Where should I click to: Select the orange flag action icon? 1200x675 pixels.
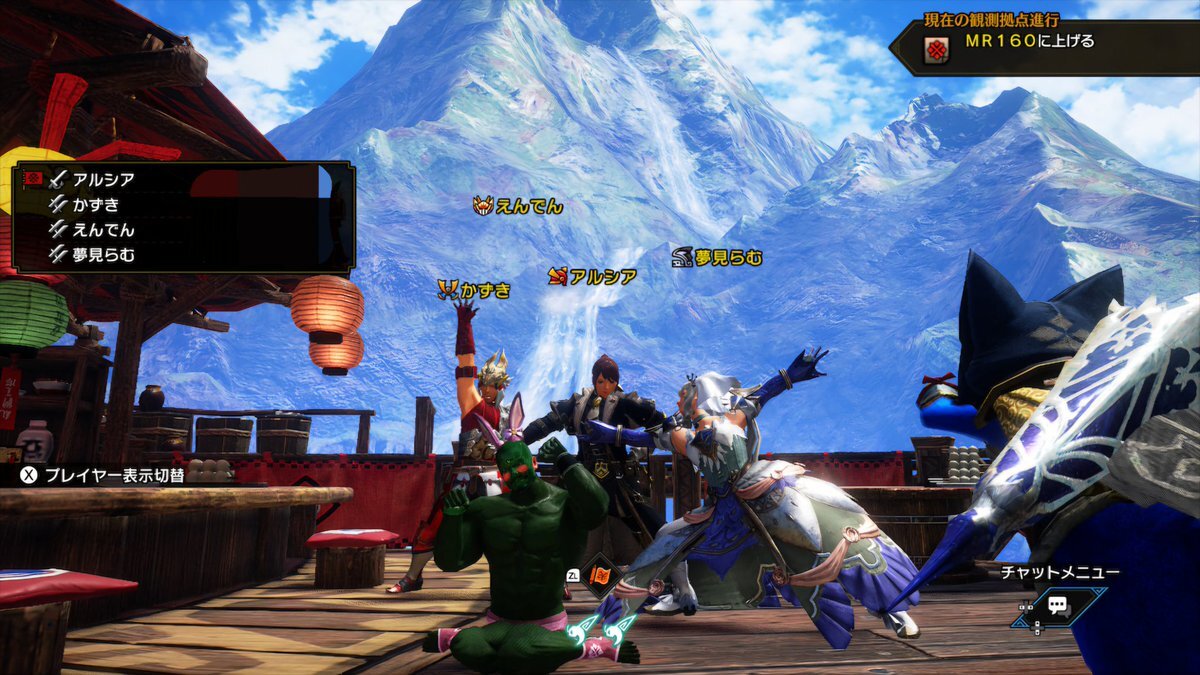click(602, 576)
